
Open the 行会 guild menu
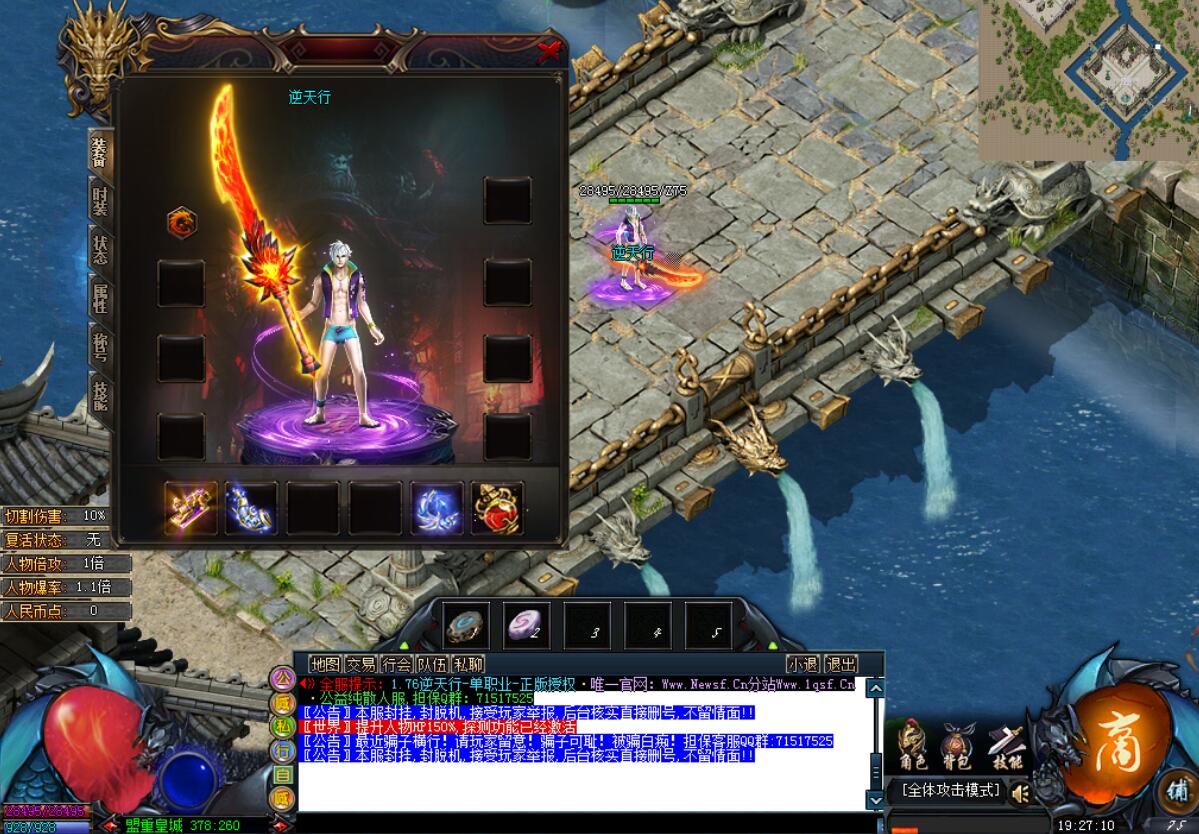coord(396,664)
